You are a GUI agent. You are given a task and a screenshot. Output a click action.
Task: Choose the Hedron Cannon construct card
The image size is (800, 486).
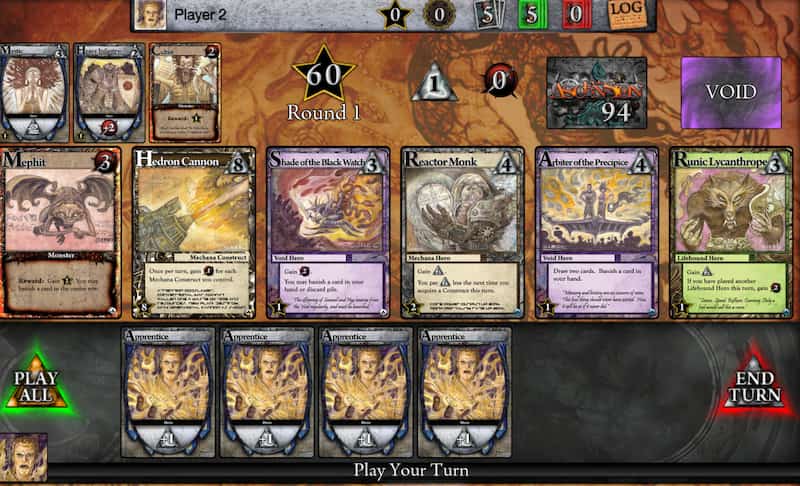point(194,232)
